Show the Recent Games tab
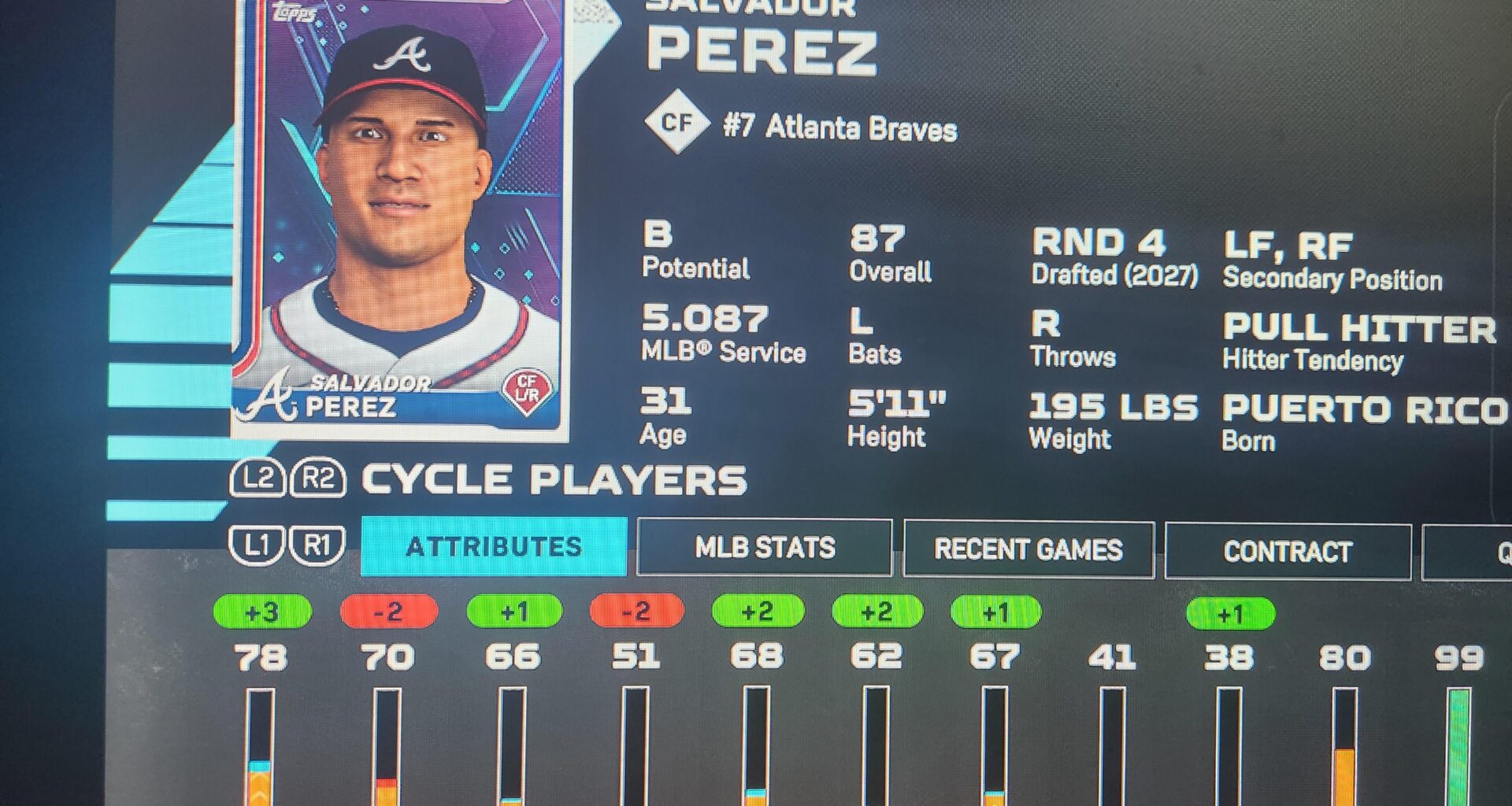 click(1028, 549)
